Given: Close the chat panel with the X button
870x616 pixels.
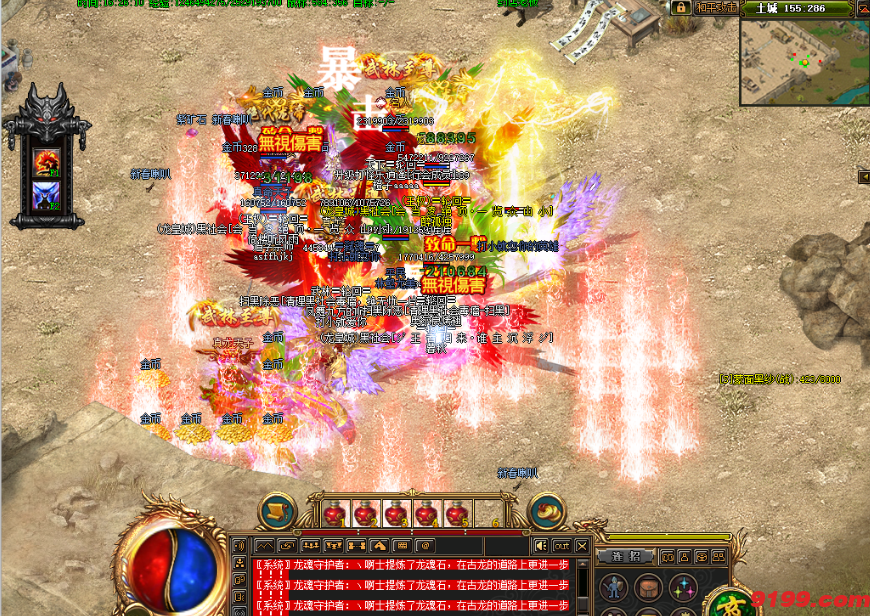Looking at the screenshot, I should pyautogui.click(x=582, y=545).
